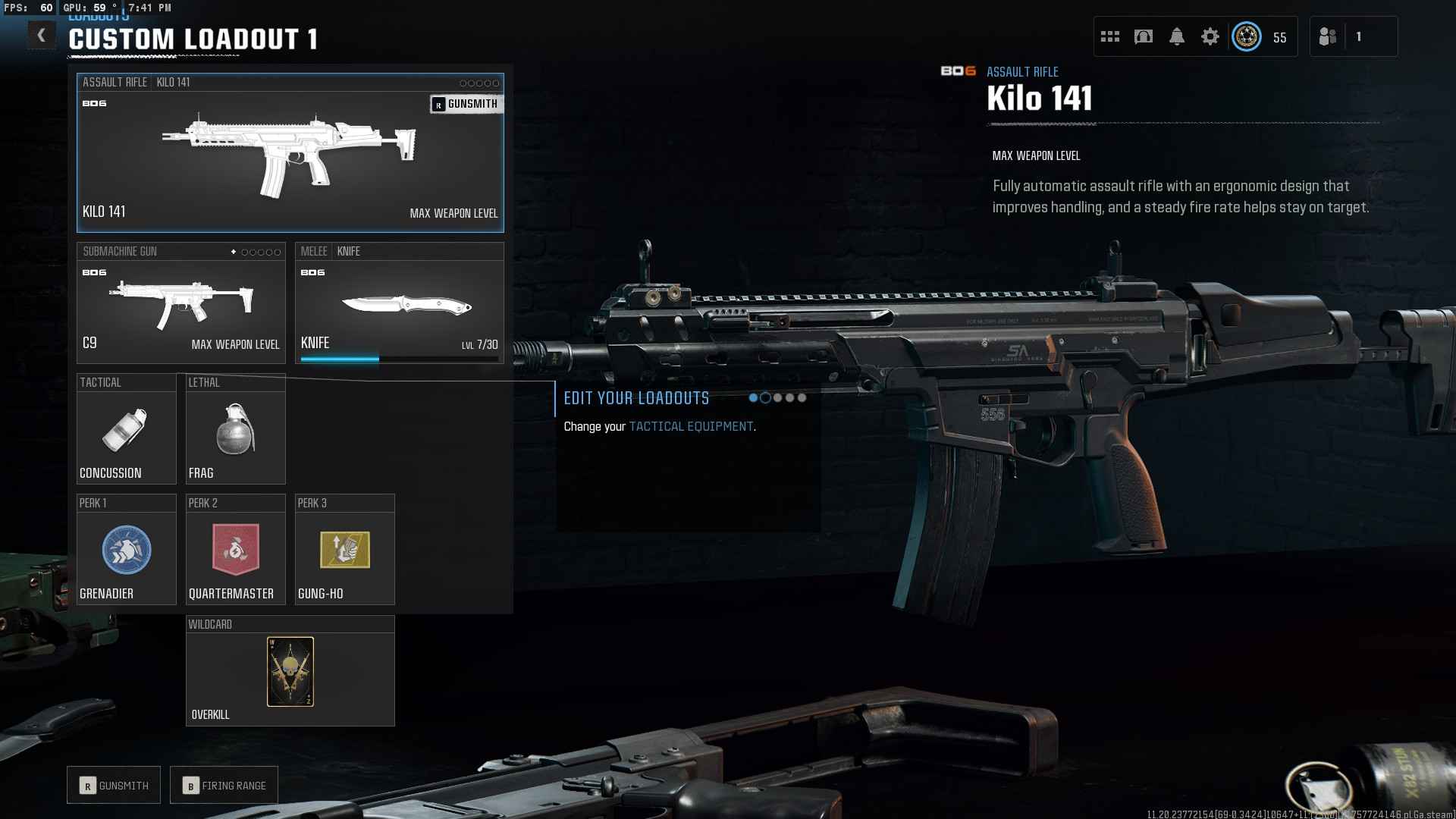Screen dimensions: 1456x819
Task: Open the Gung-Ho perk slot
Action: tap(344, 551)
